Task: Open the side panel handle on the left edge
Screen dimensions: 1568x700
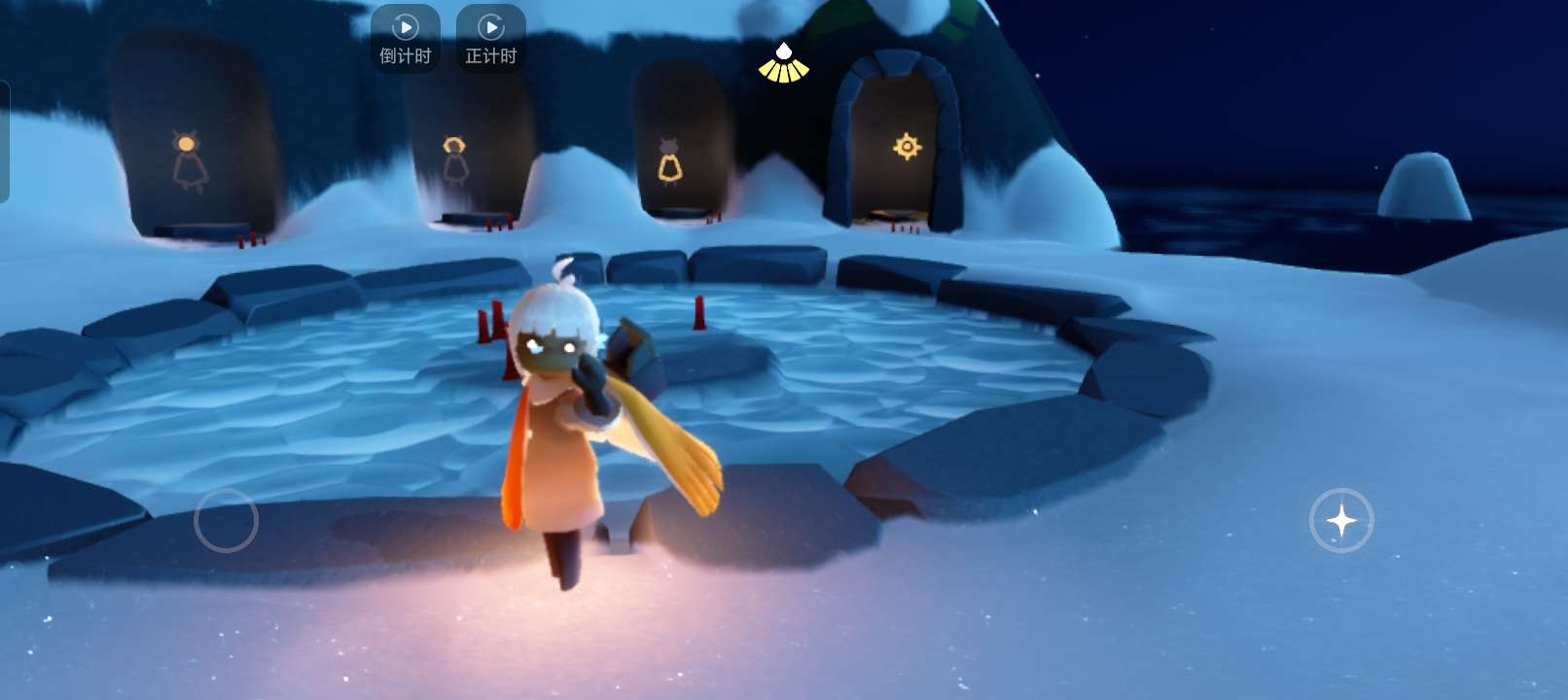Action: tap(4, 142)
